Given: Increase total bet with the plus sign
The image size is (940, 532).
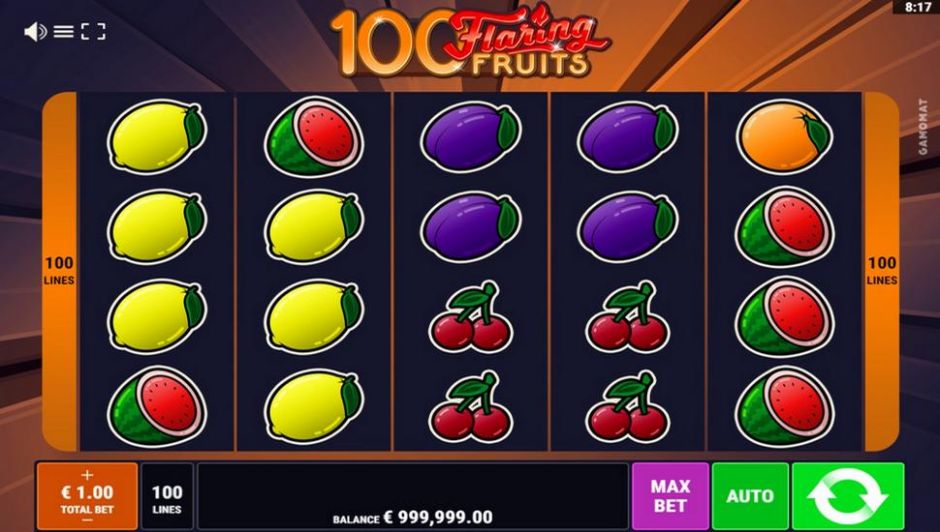Looking at the screenshot, I should 87,475.
